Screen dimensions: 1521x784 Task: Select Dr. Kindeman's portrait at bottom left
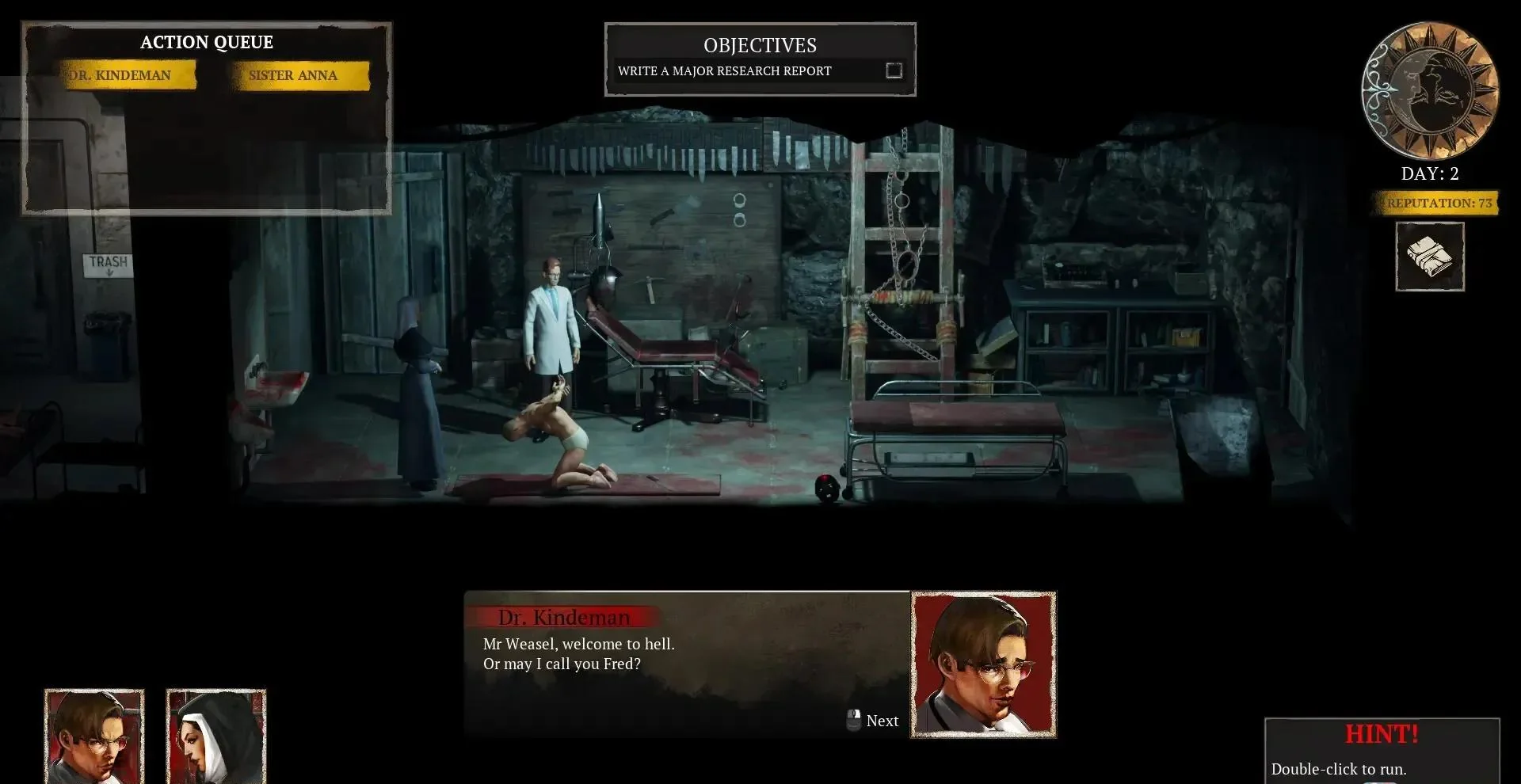[94, 737]
